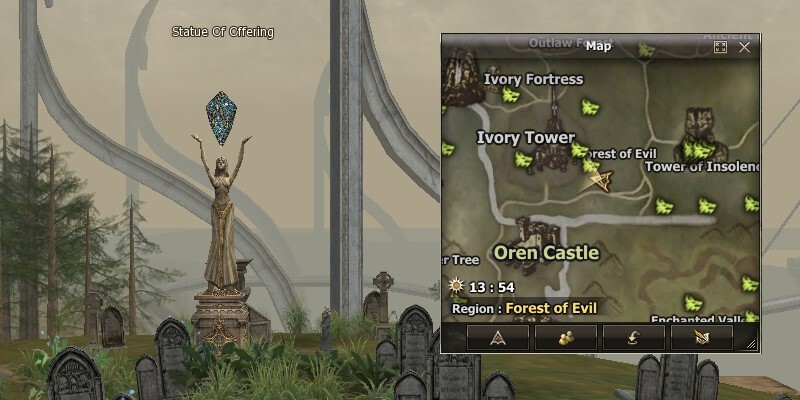Click the player arrow marker on the map
This screenshot has height=400, width=800.
pyautogui.click(x=601, y=179)
